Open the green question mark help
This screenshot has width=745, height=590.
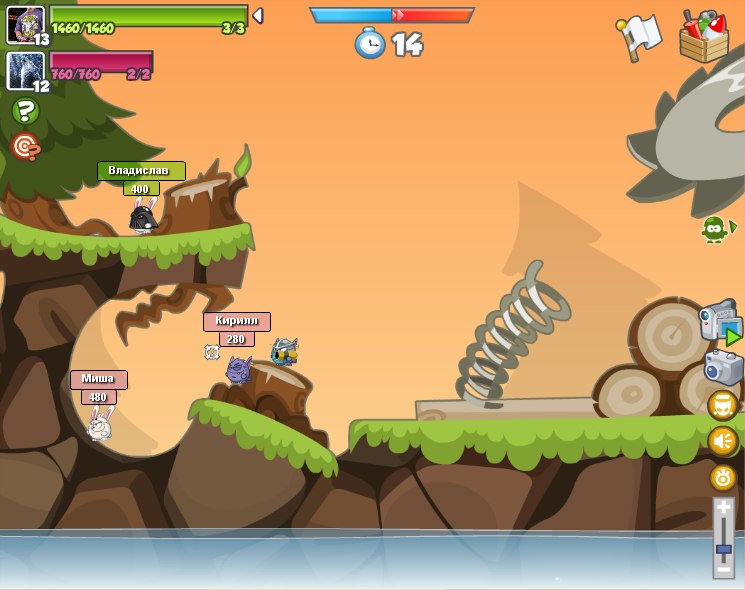tap(25, 111)
